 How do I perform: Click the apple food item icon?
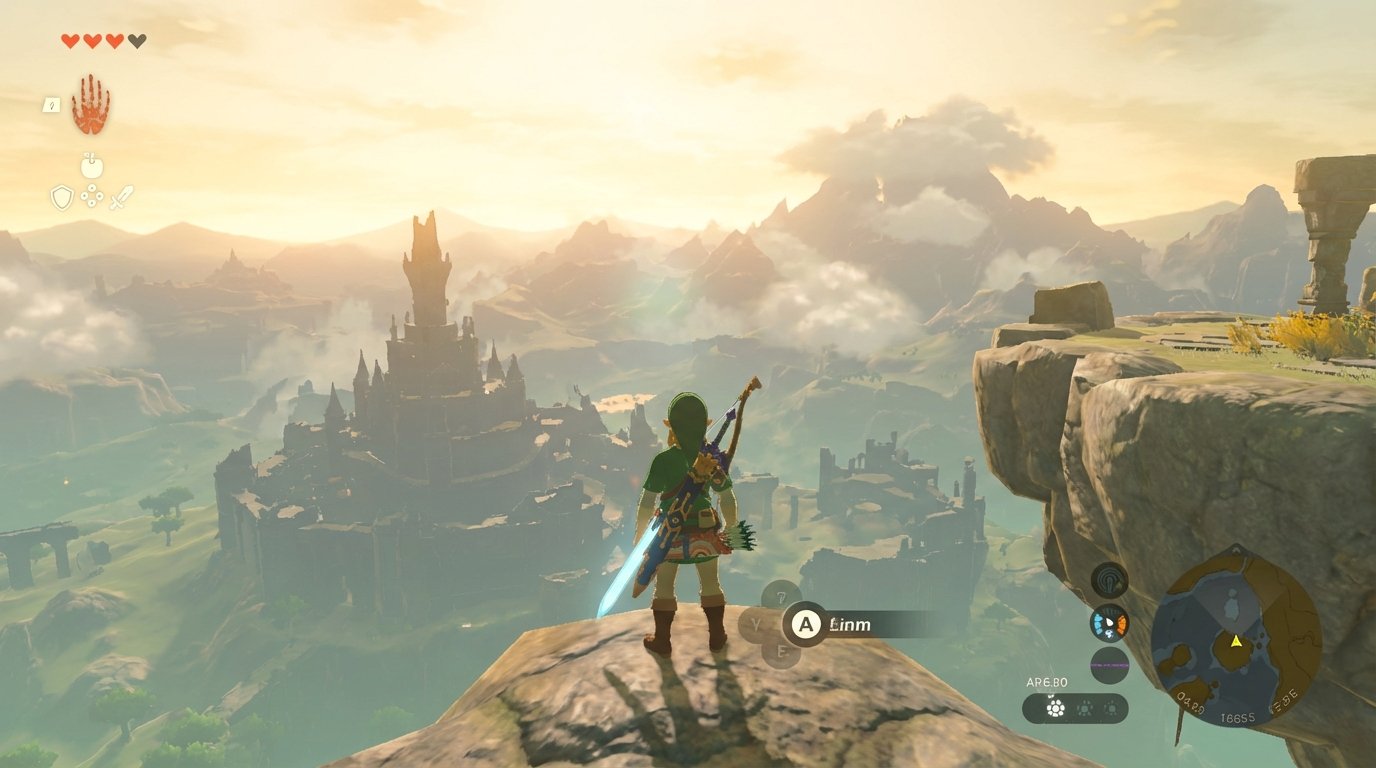click(x=92, y=168)
